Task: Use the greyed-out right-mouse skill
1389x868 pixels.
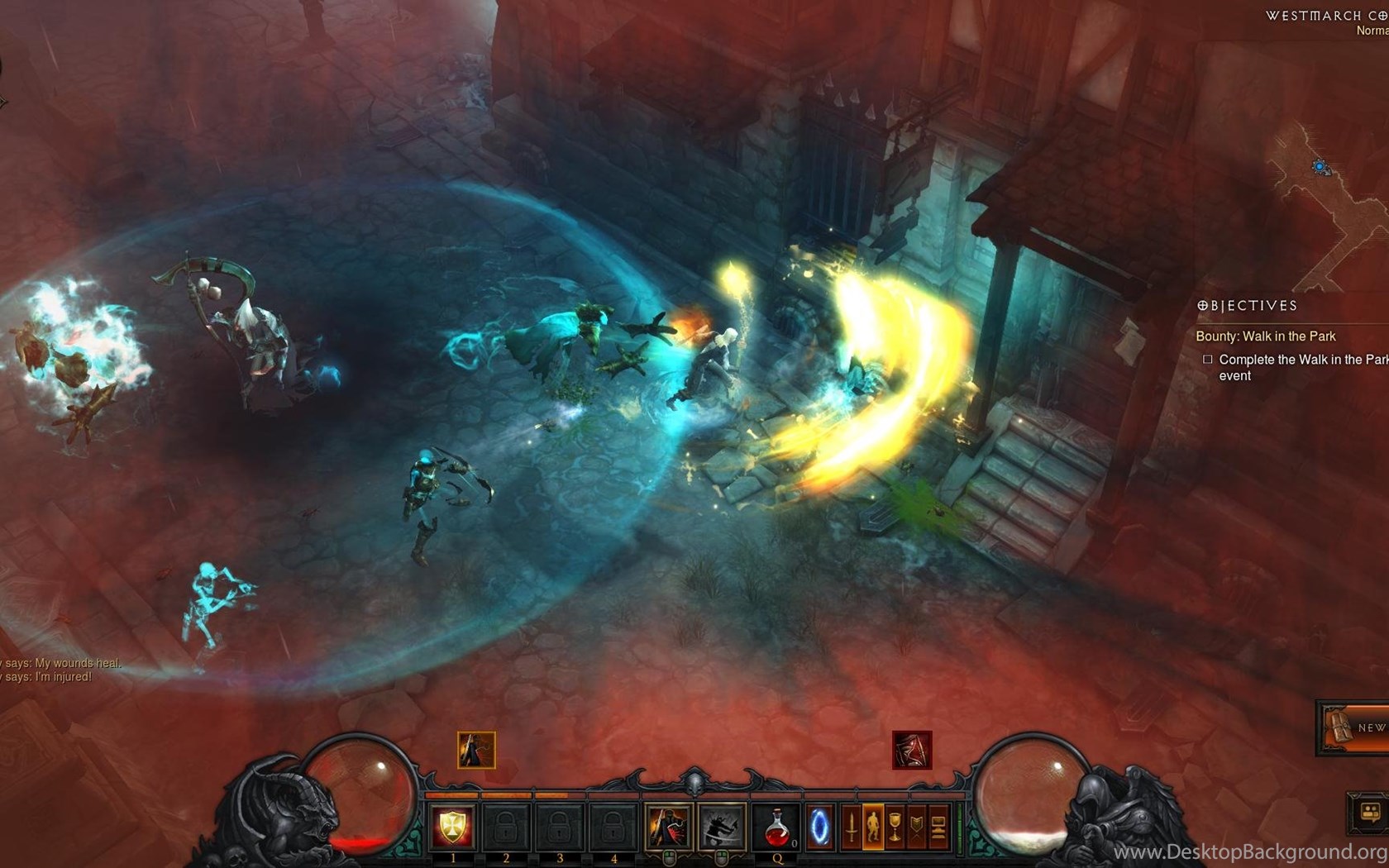Action: [721, 827]
